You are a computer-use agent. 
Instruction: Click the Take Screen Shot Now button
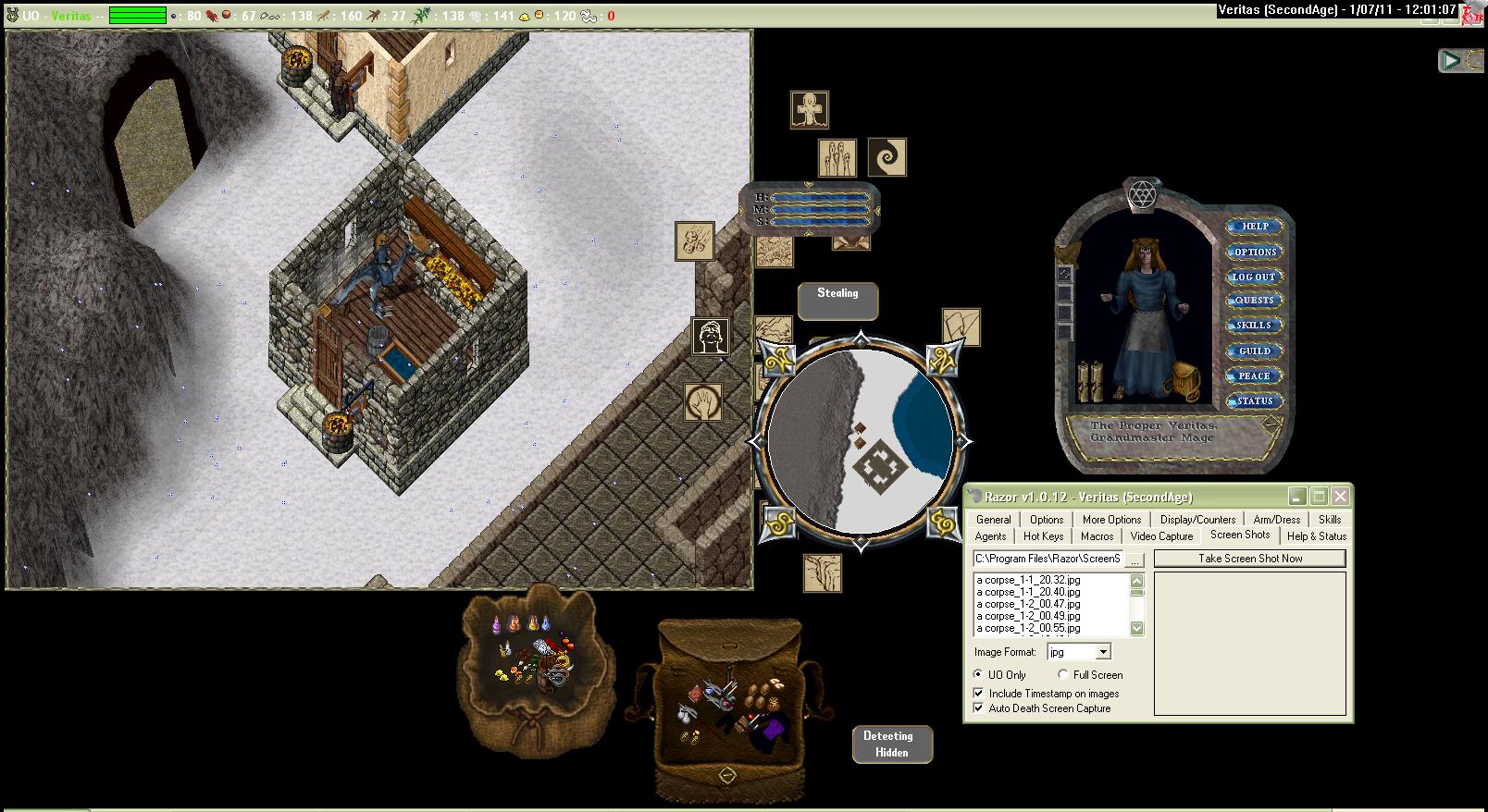tap(1249, 559)
